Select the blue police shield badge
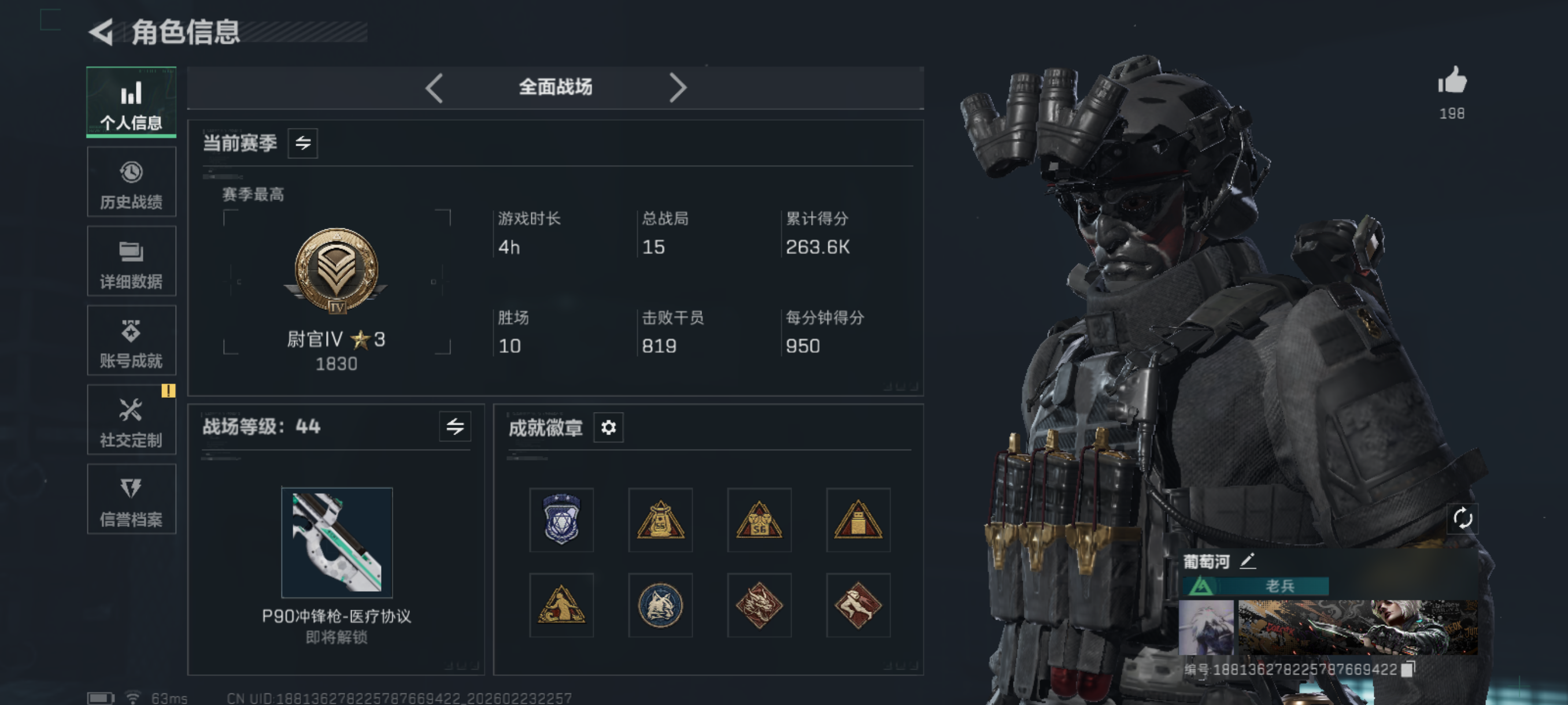Screen dimensions: 1568x705 click(561, 520)
